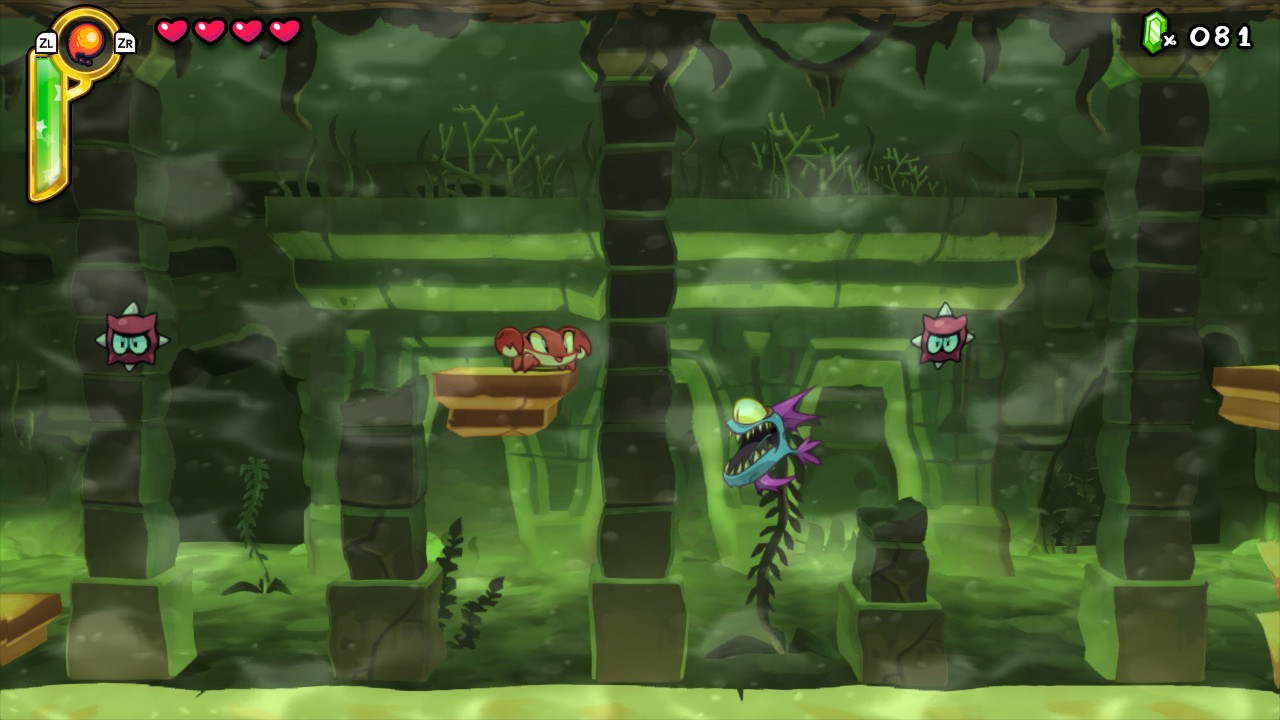
Task: Select the fireball magic item icon
Action: (x=85, y=42)
